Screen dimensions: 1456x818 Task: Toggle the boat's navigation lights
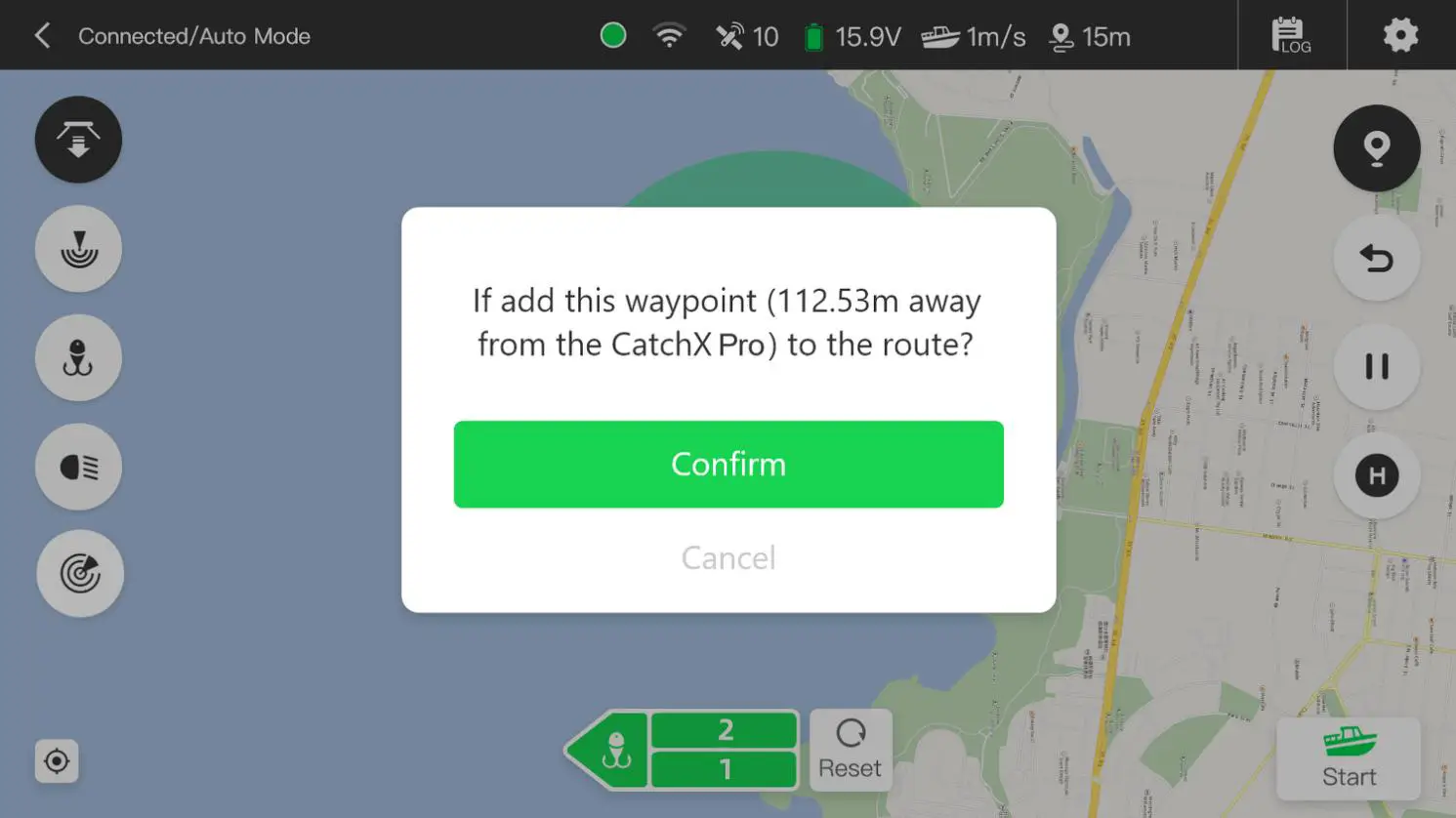click(x=78, y=467)
